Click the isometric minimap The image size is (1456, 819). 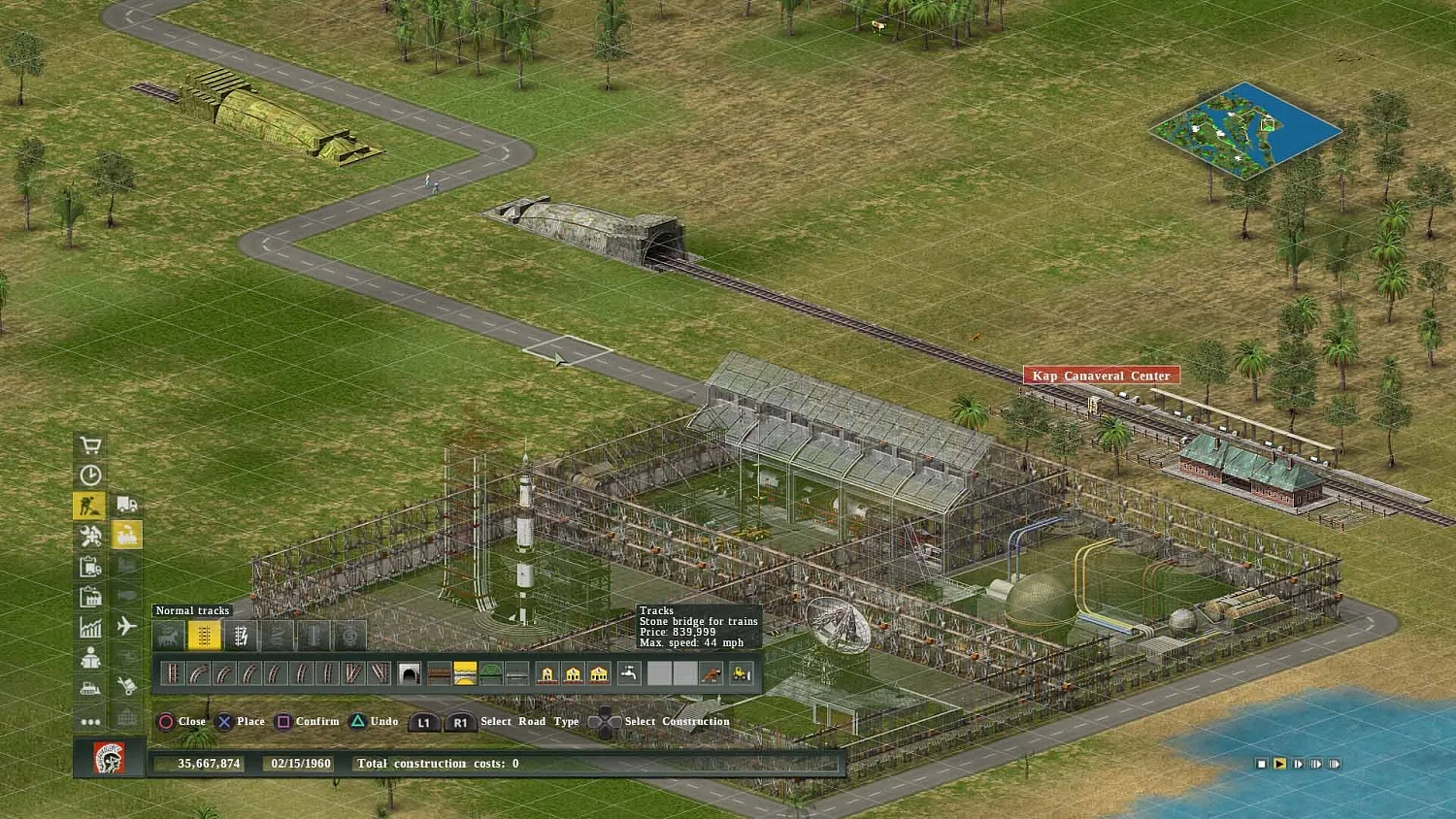1245,131
